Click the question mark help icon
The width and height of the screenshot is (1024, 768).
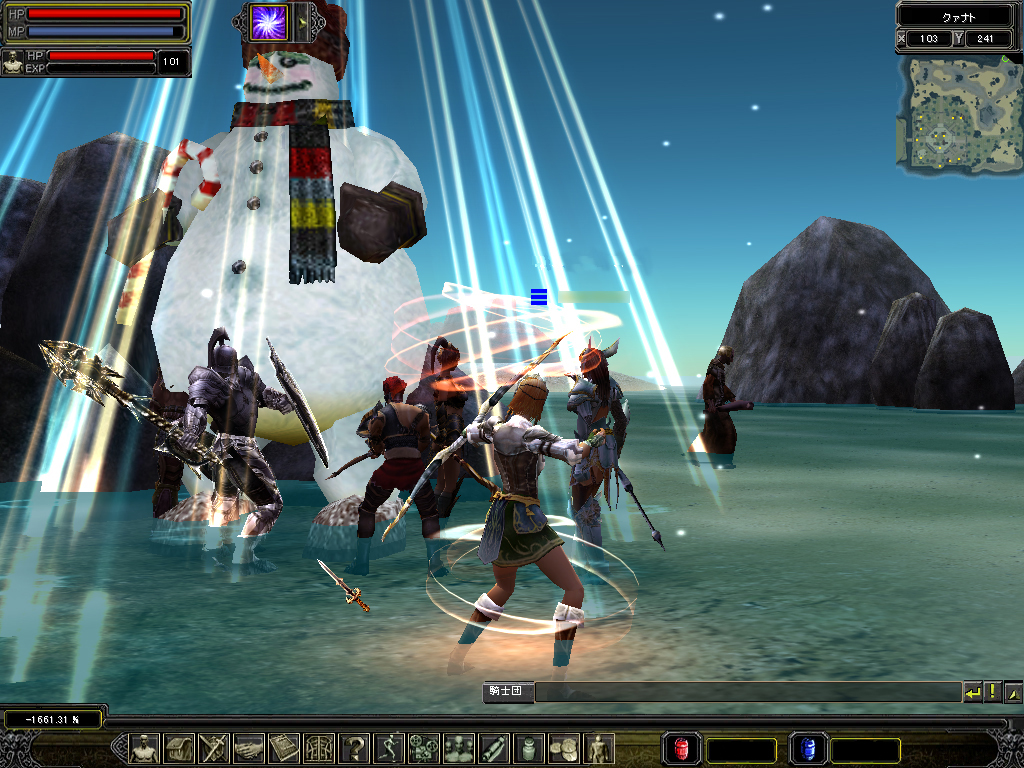[x=354, y=748]
